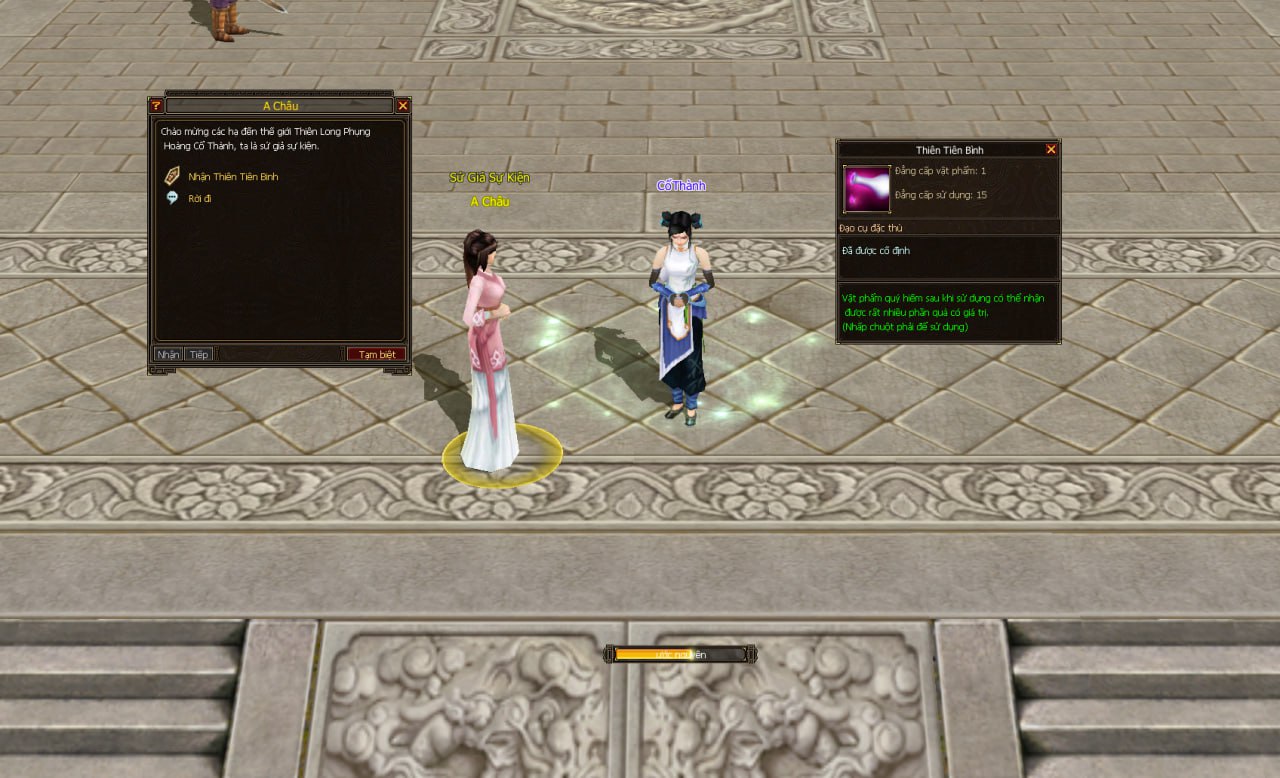Choose the 'Nhận Thiên Tiên Bình' dialogue option
Image resolution: width=1280 pixels, height=778 pixels.
coord(233,177)
